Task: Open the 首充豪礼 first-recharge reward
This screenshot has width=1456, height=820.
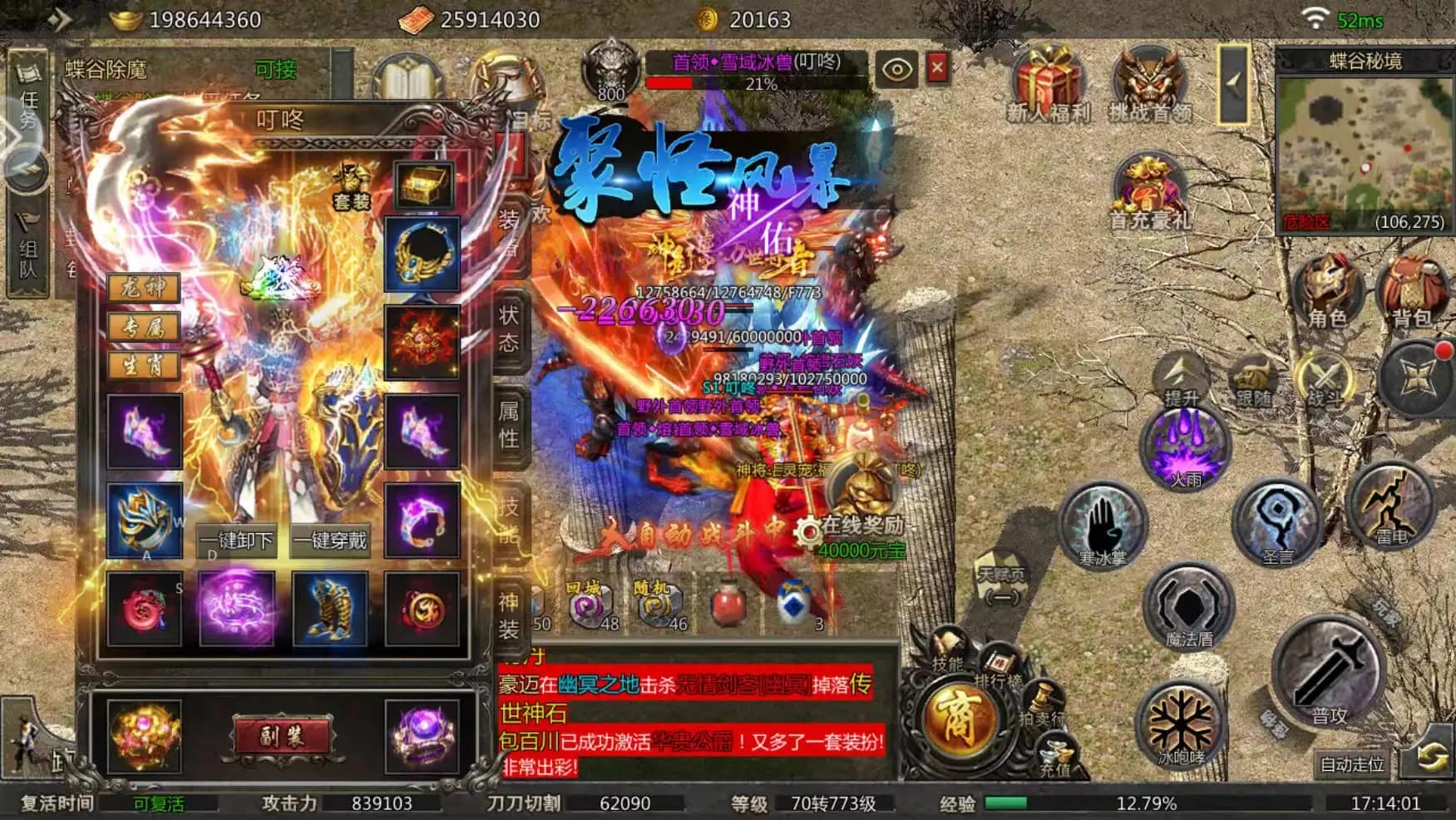Action: tap(1150, 193)
